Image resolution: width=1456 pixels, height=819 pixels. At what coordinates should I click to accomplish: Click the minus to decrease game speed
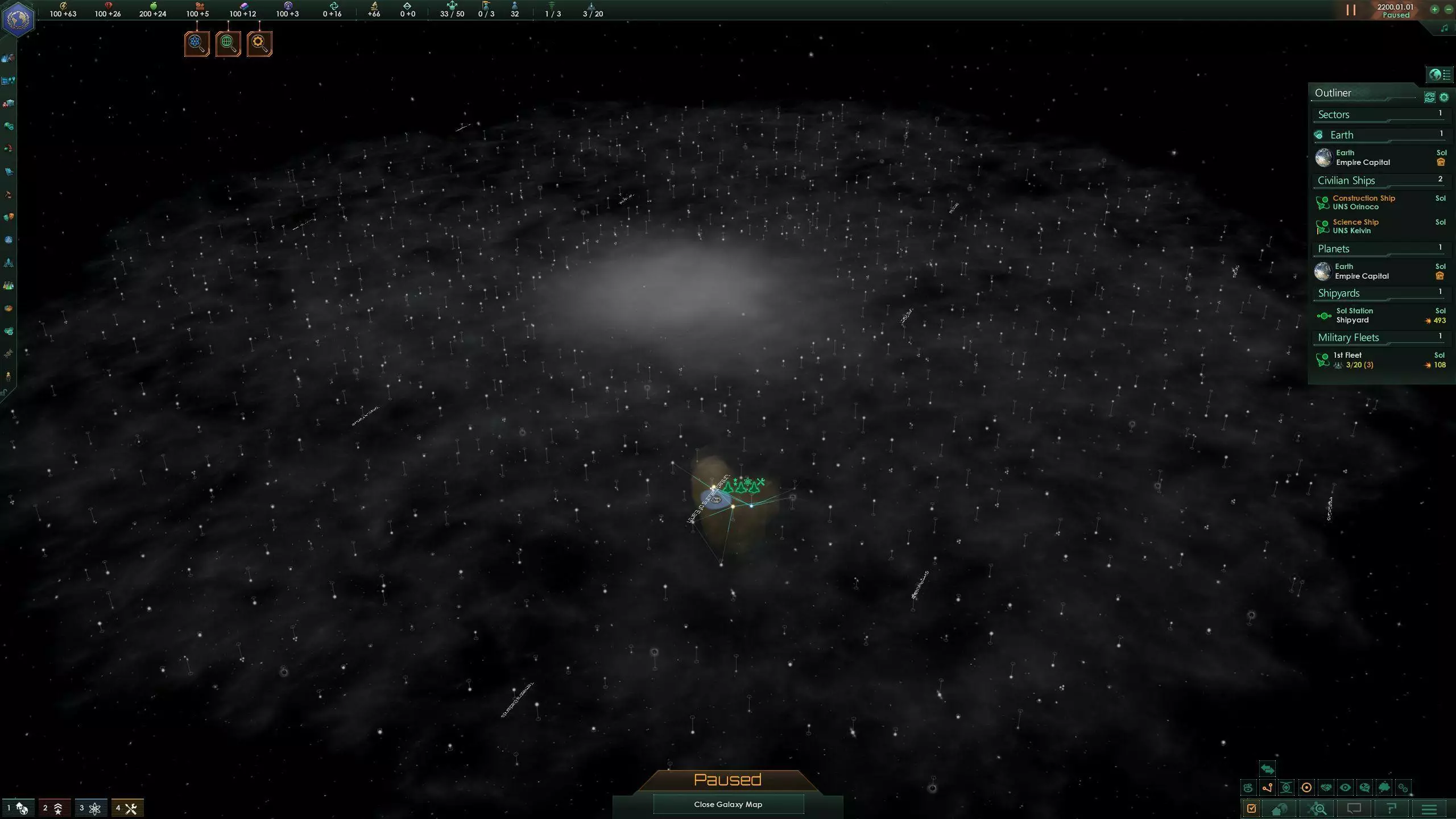pos(1448,10)
